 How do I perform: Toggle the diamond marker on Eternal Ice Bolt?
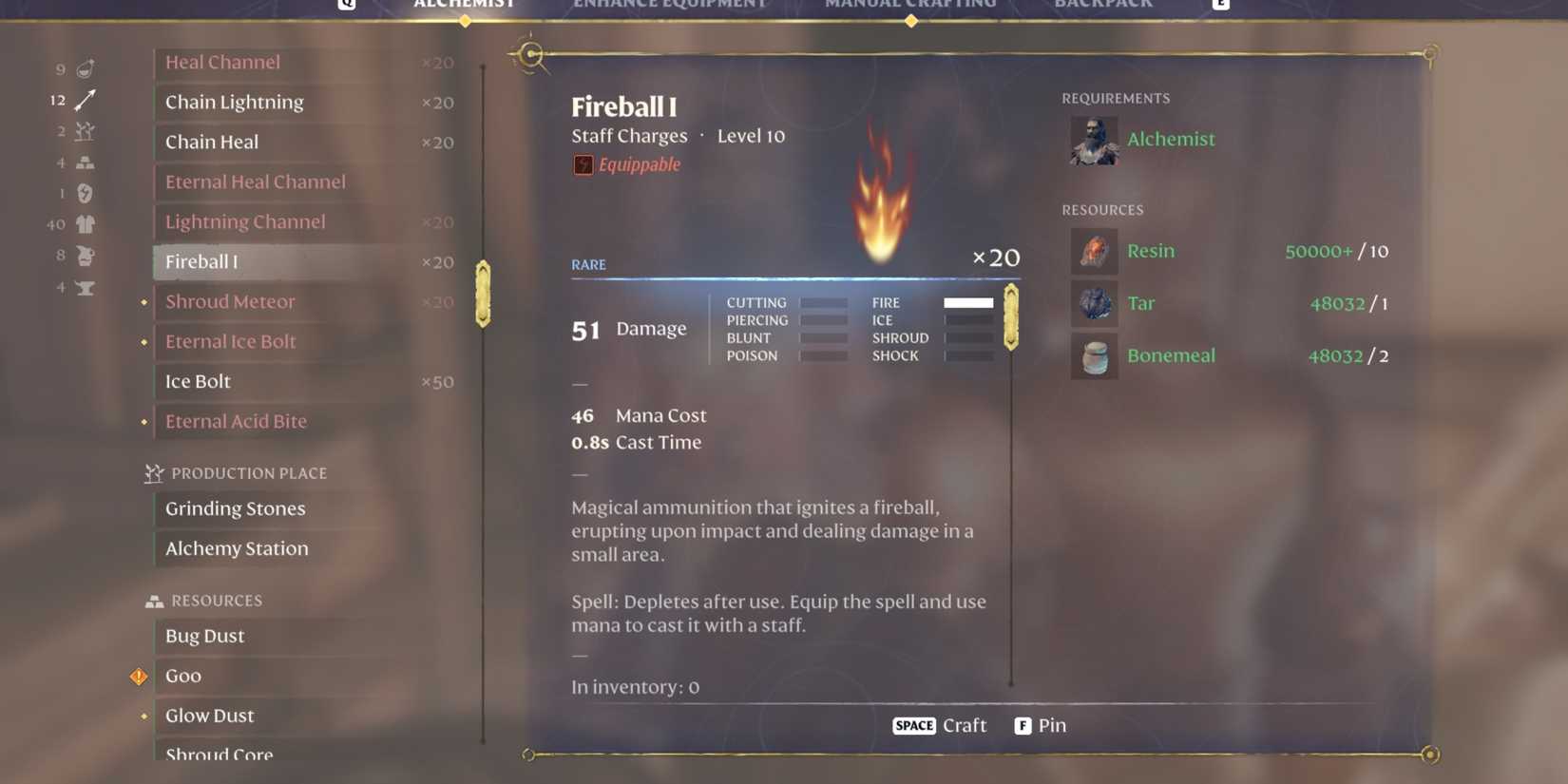144,341
